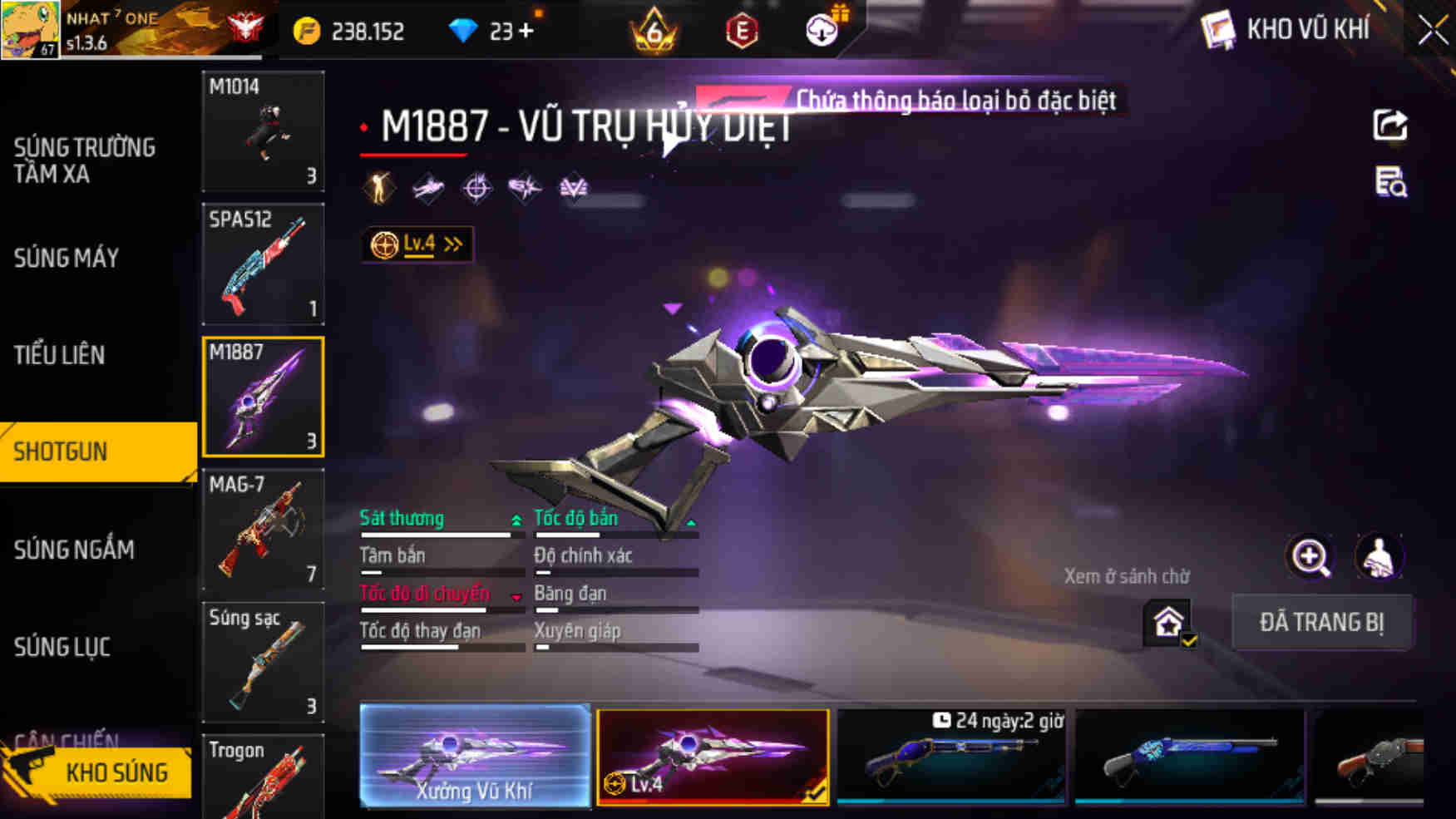The image size is (1456, 819).
Task: Select the SPAS12 weapon thumbnail
Action: pyautogui.click(x=263, y=264)
